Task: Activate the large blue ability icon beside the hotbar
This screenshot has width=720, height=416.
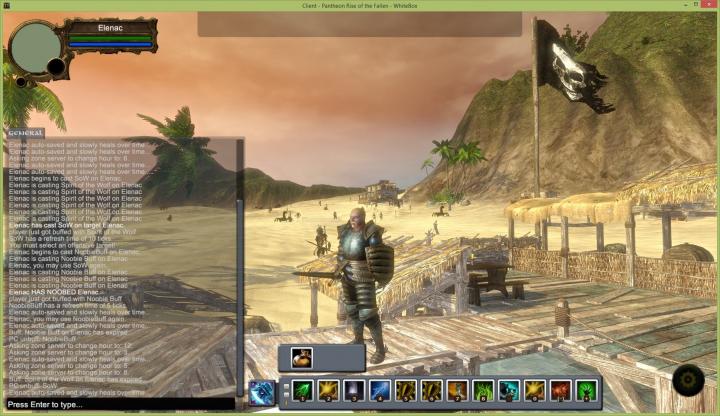Action: click(x=262, y=392)
